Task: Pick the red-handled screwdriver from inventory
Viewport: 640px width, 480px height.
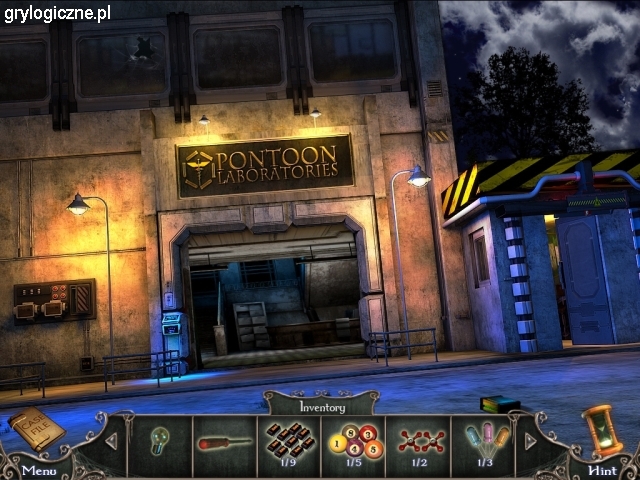Action: (x=224, y=442)
